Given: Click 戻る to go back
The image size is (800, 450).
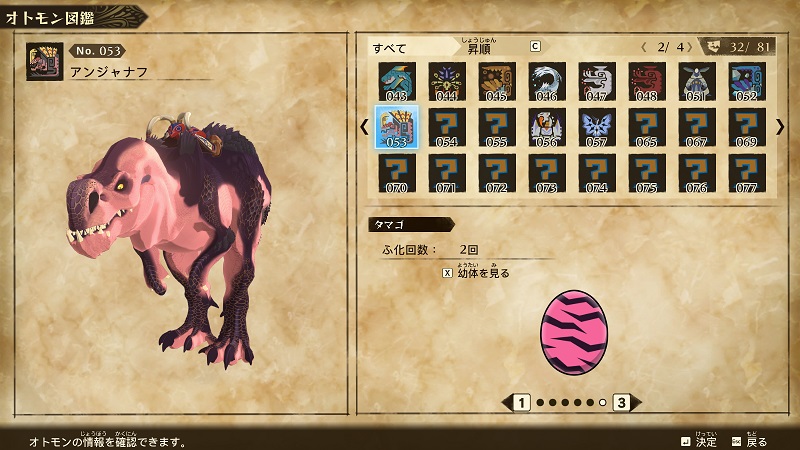Looking at the screenshot, I should (750, 440).
